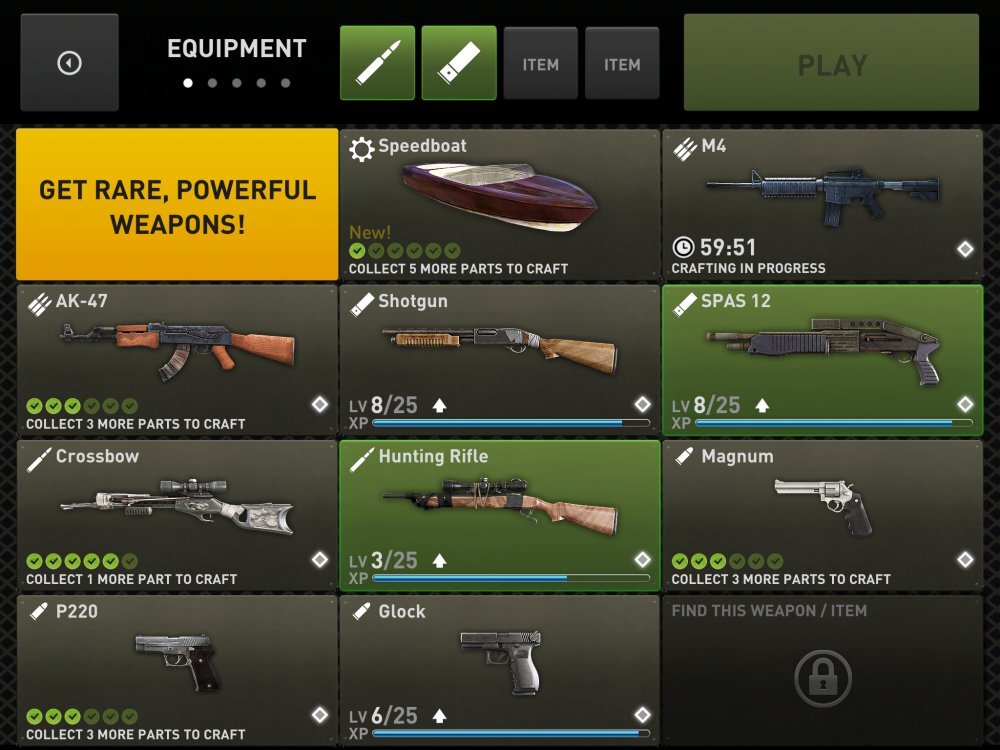
Task: Go back using the circular arrow button
Action: (69, 63)
